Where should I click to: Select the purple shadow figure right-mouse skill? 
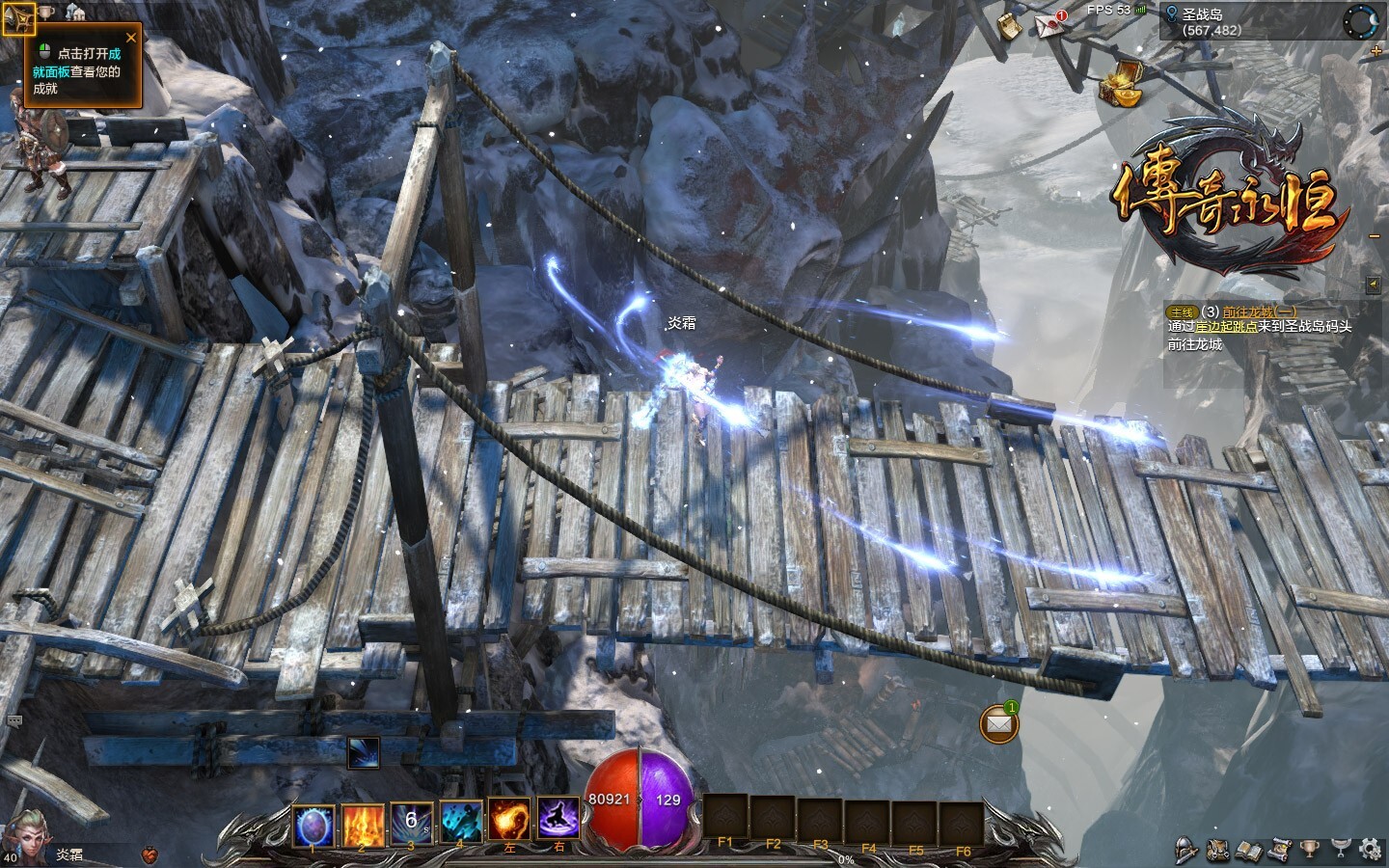[x=558, y=819]
